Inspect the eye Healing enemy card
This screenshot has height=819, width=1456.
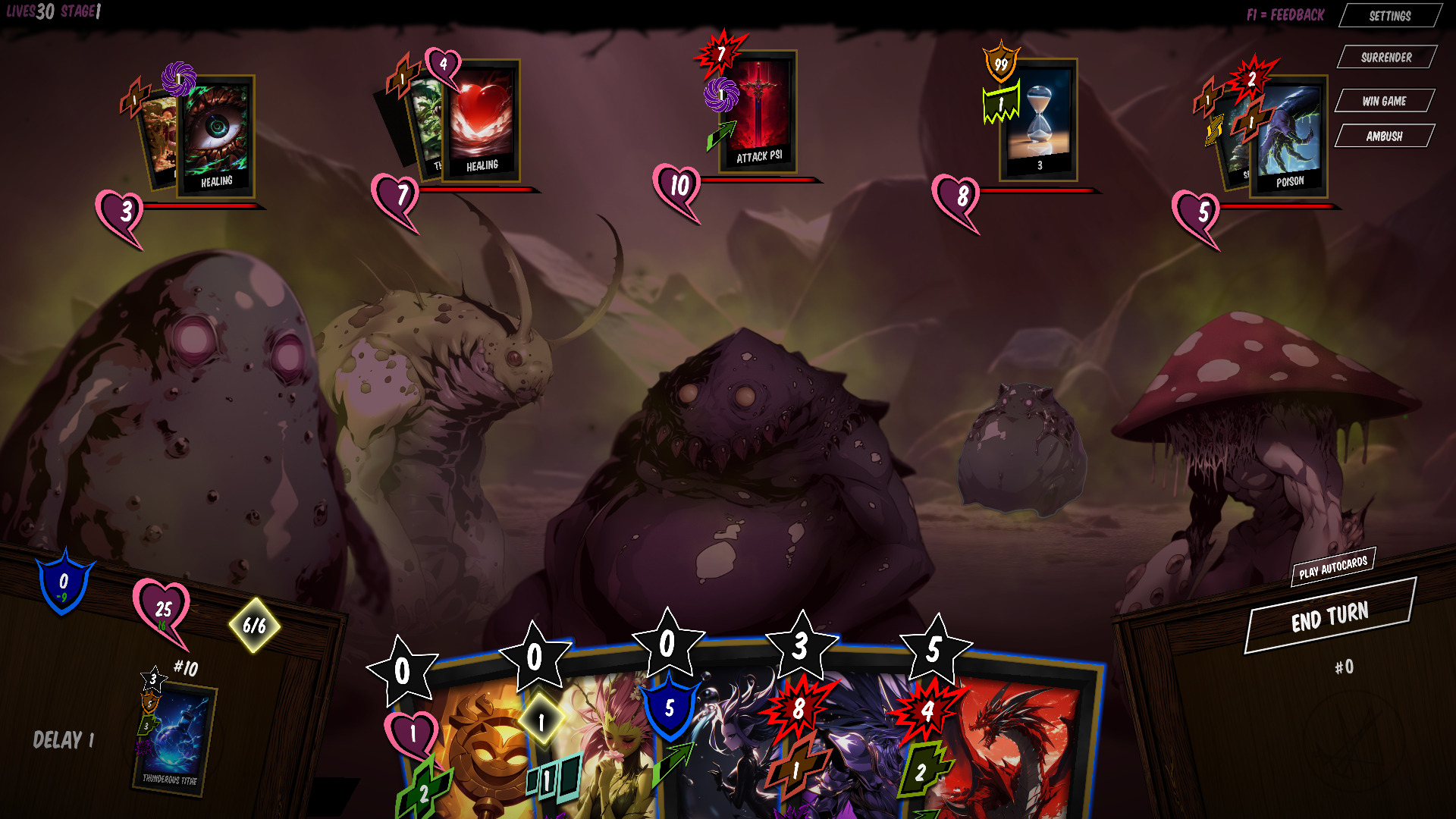point(216,135)
